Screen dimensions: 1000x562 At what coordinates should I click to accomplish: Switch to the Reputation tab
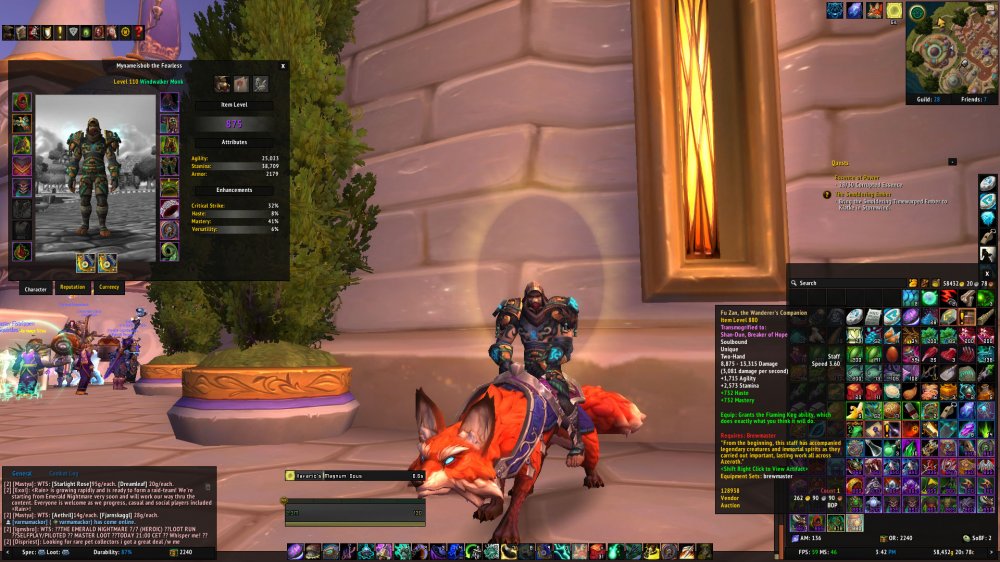72,287
